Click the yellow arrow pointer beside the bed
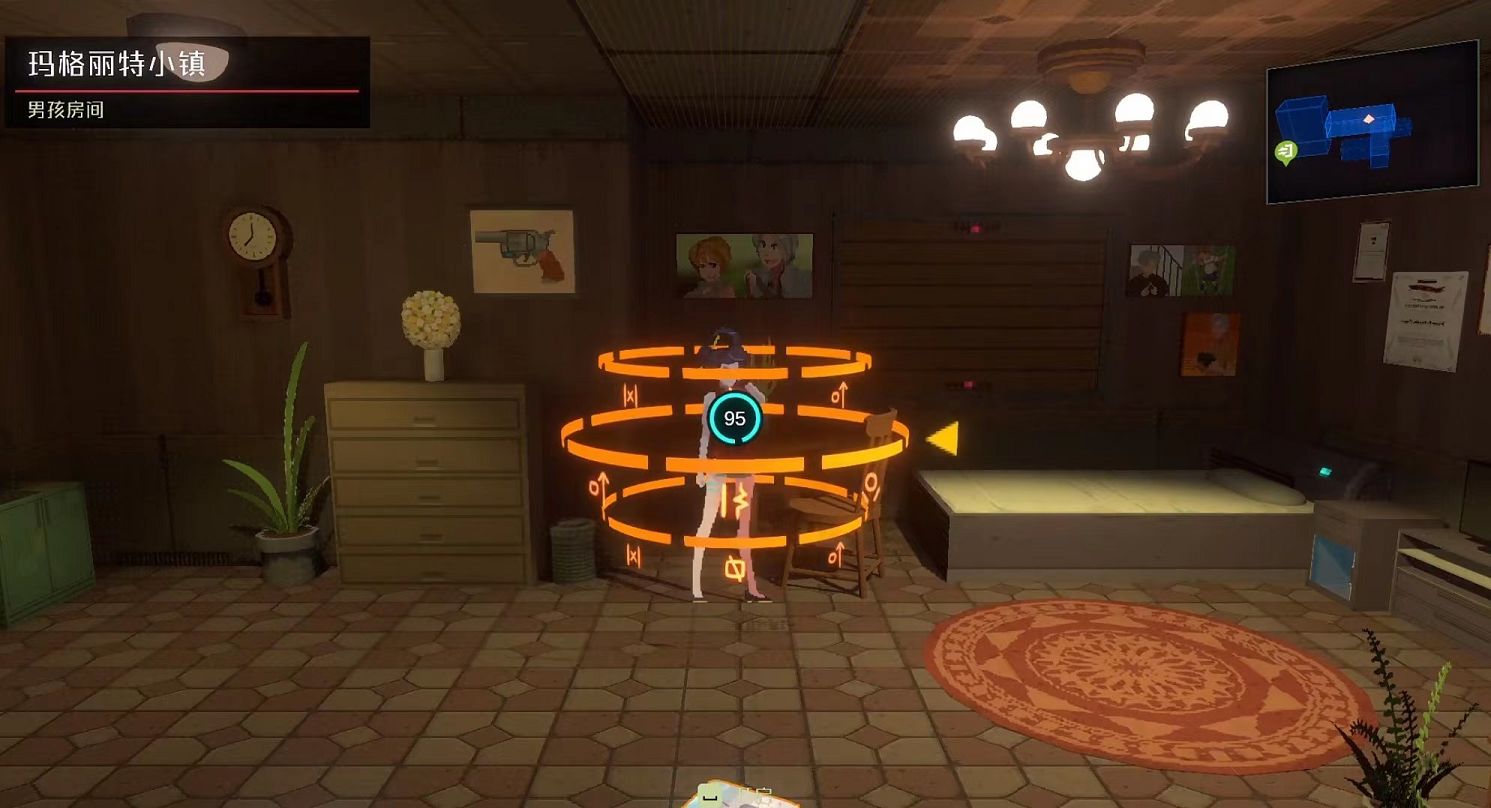 [x=943, y=437]
